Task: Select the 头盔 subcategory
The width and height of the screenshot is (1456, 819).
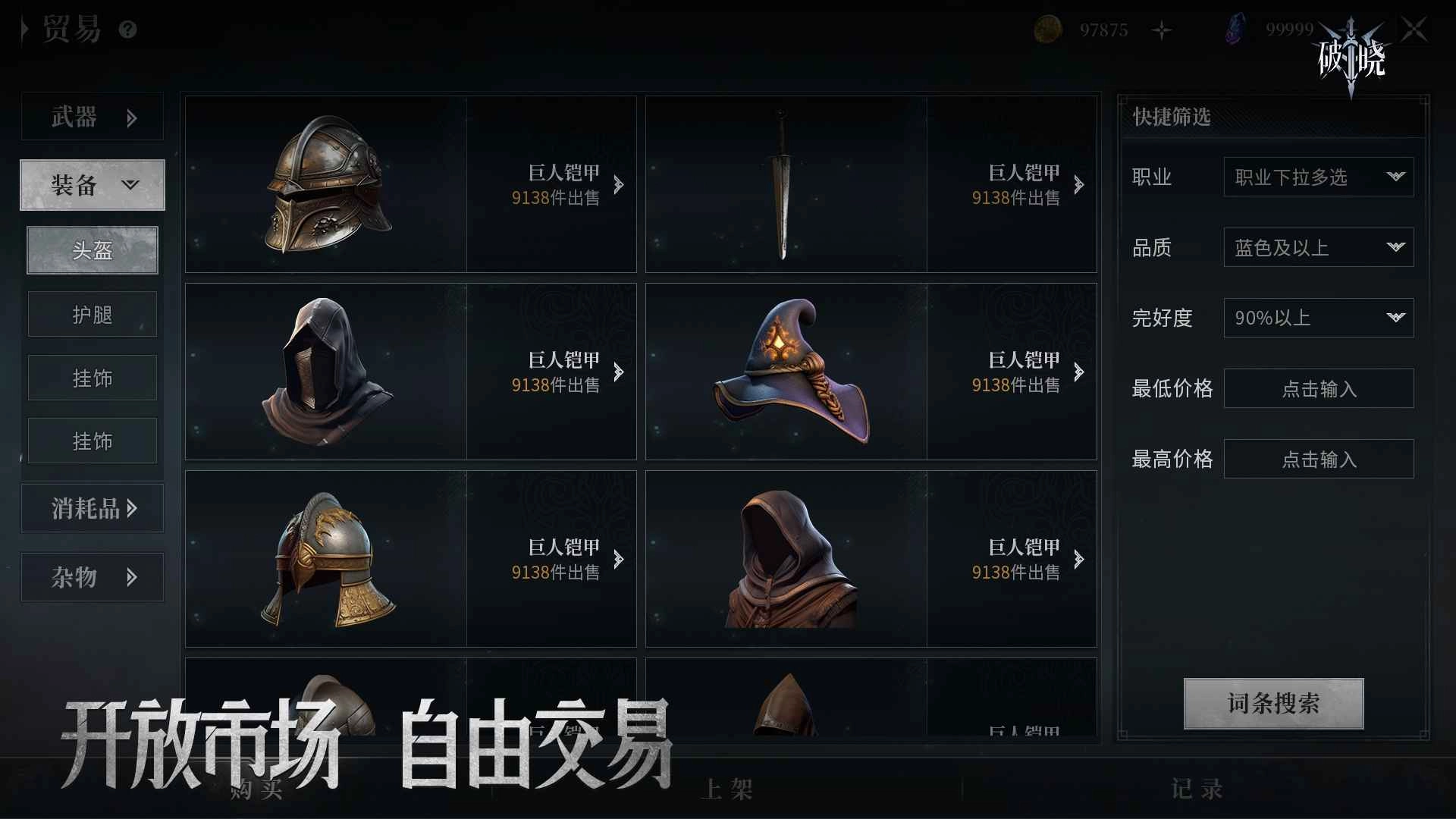Action: tap(92, 250)
